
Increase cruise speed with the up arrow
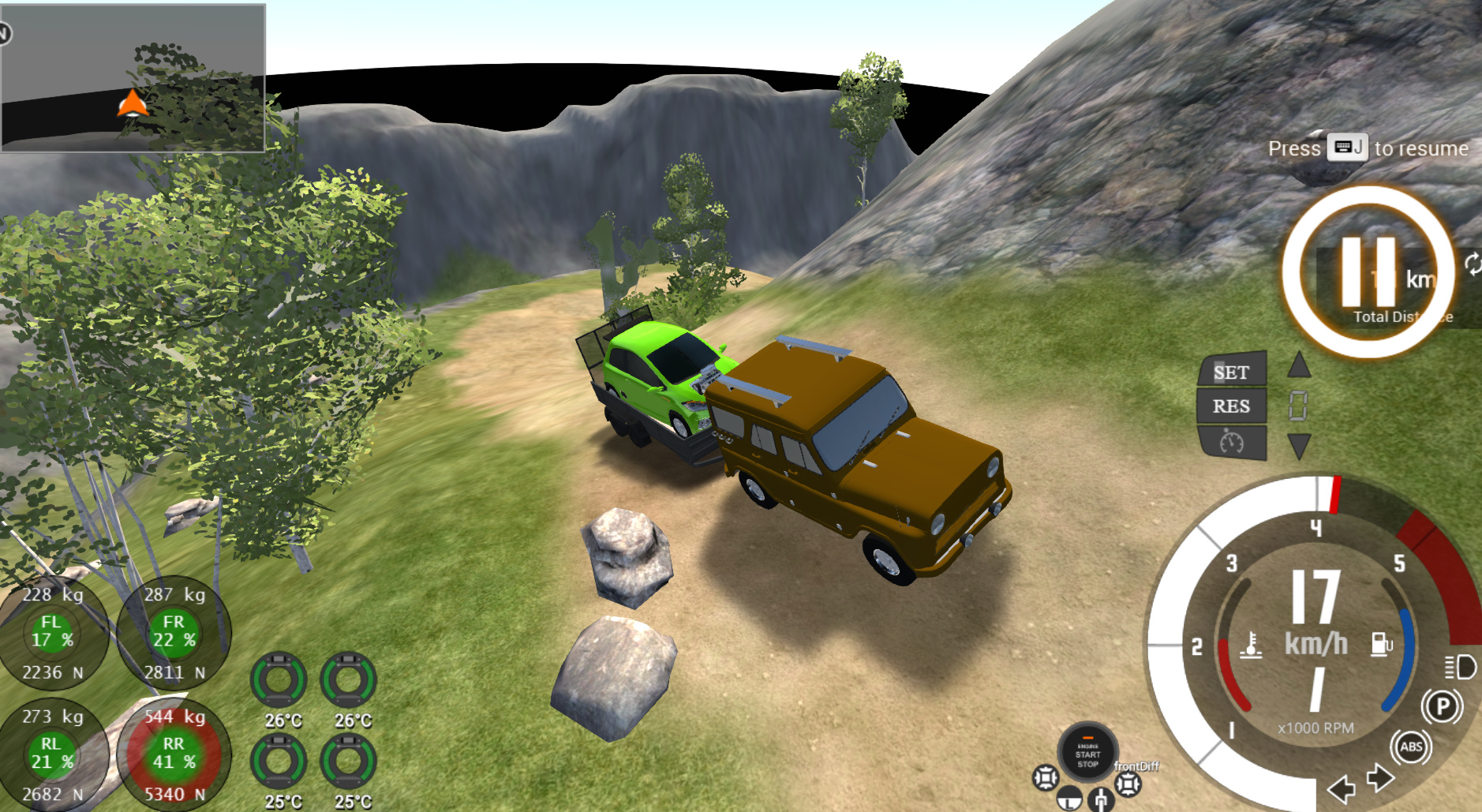[x=1299, y=365]
